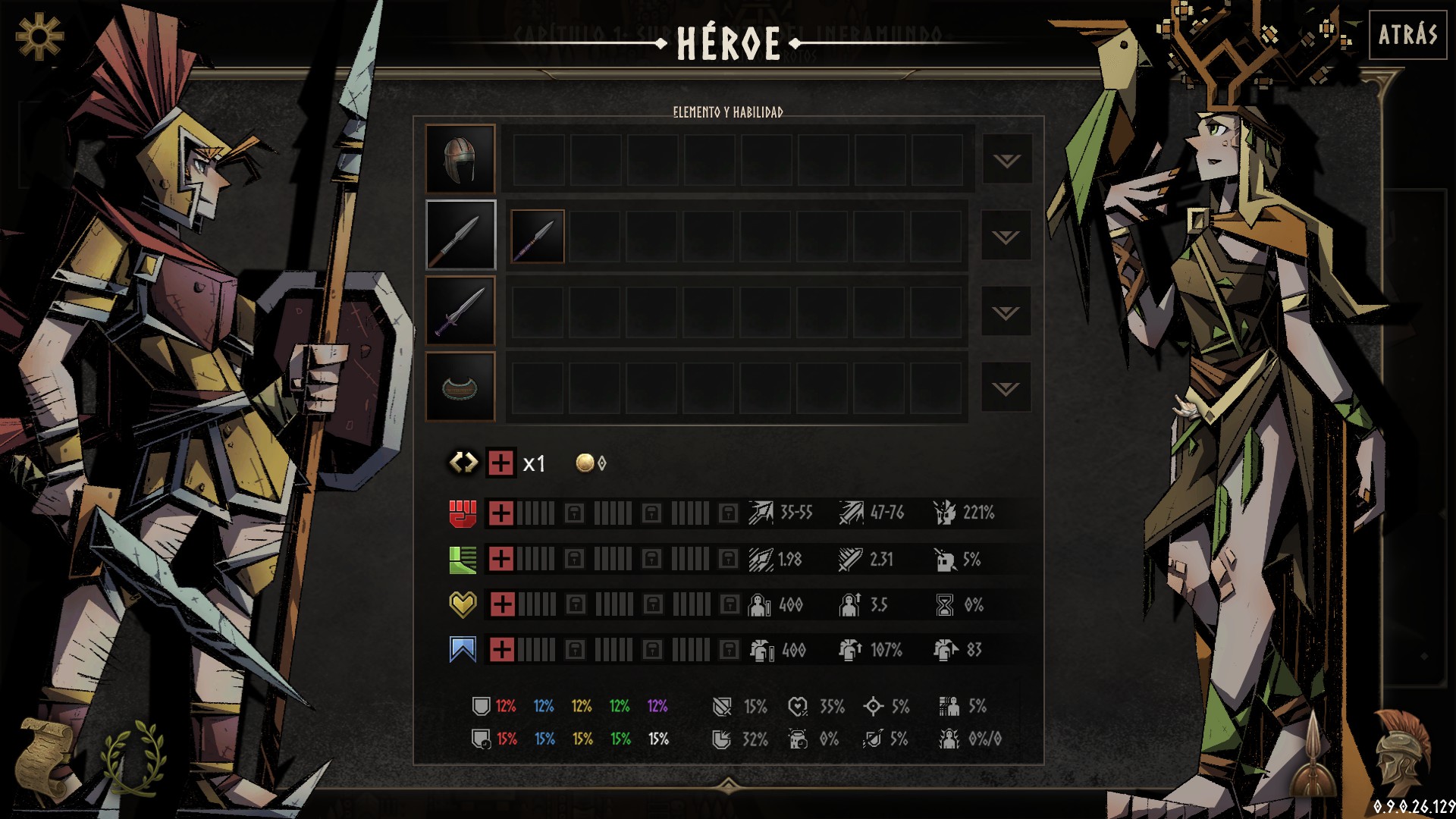Click the plus button beside the x1 multiplier
1456x819 pixels.
pos(500,463)
